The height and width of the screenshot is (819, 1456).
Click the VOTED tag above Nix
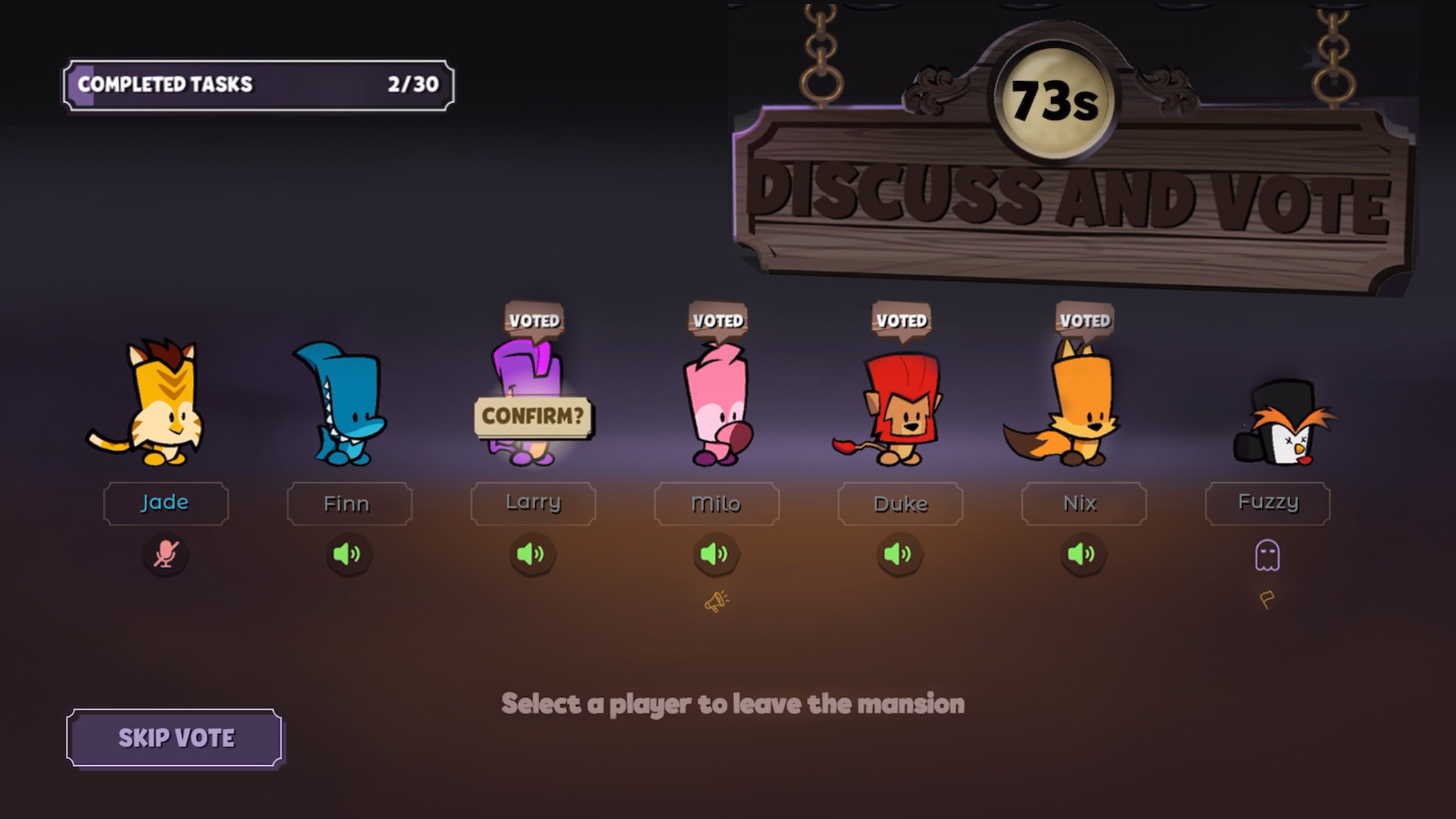click(x=1084, y=320)
